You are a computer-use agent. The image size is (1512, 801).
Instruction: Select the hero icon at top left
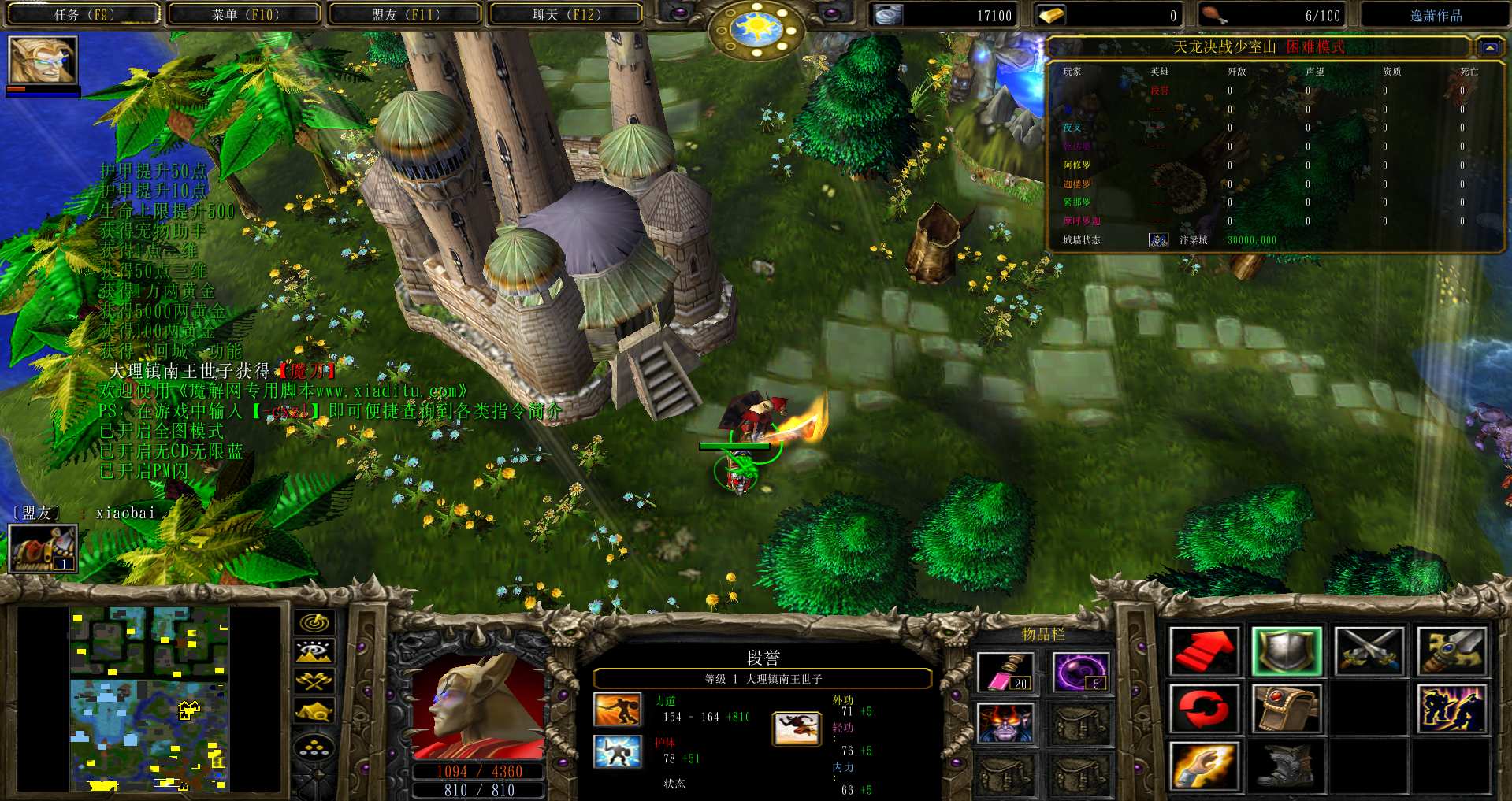pos(43,60)
